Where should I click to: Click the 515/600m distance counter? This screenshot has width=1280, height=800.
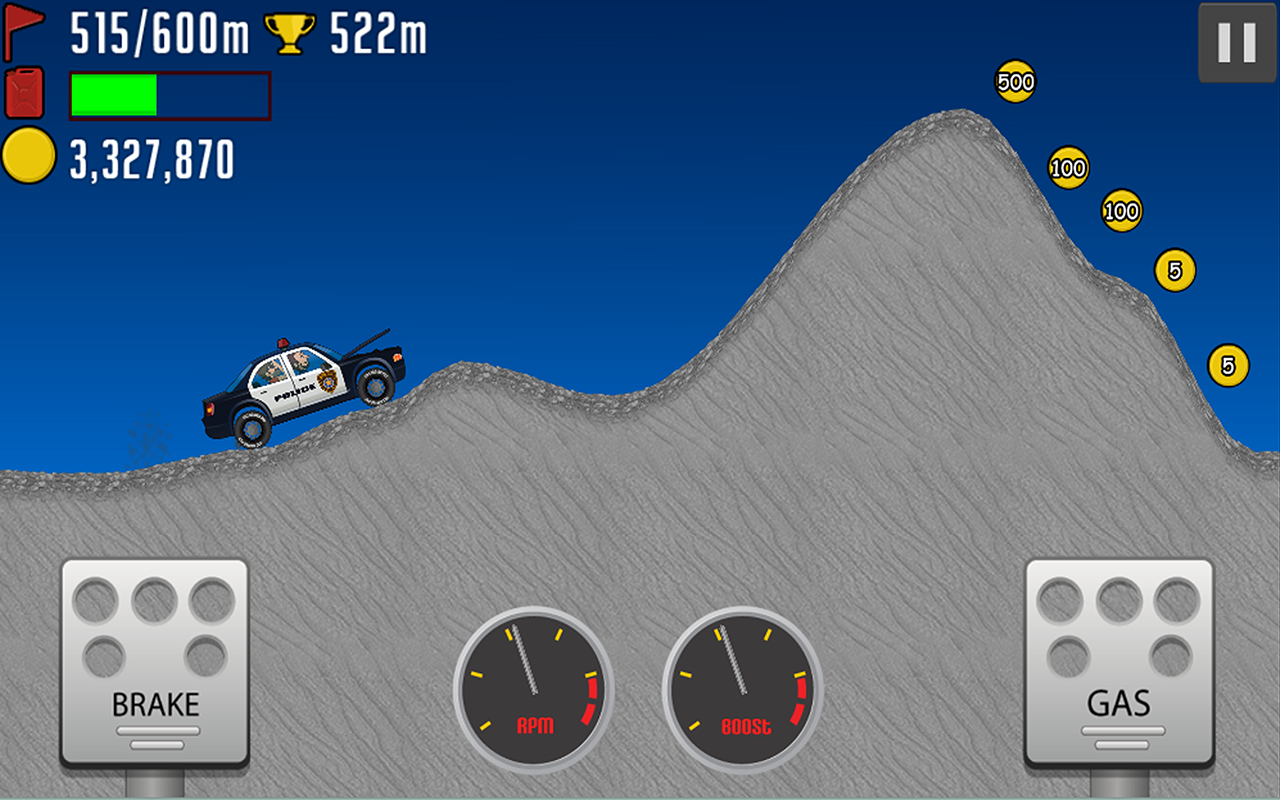pos(160,30)
